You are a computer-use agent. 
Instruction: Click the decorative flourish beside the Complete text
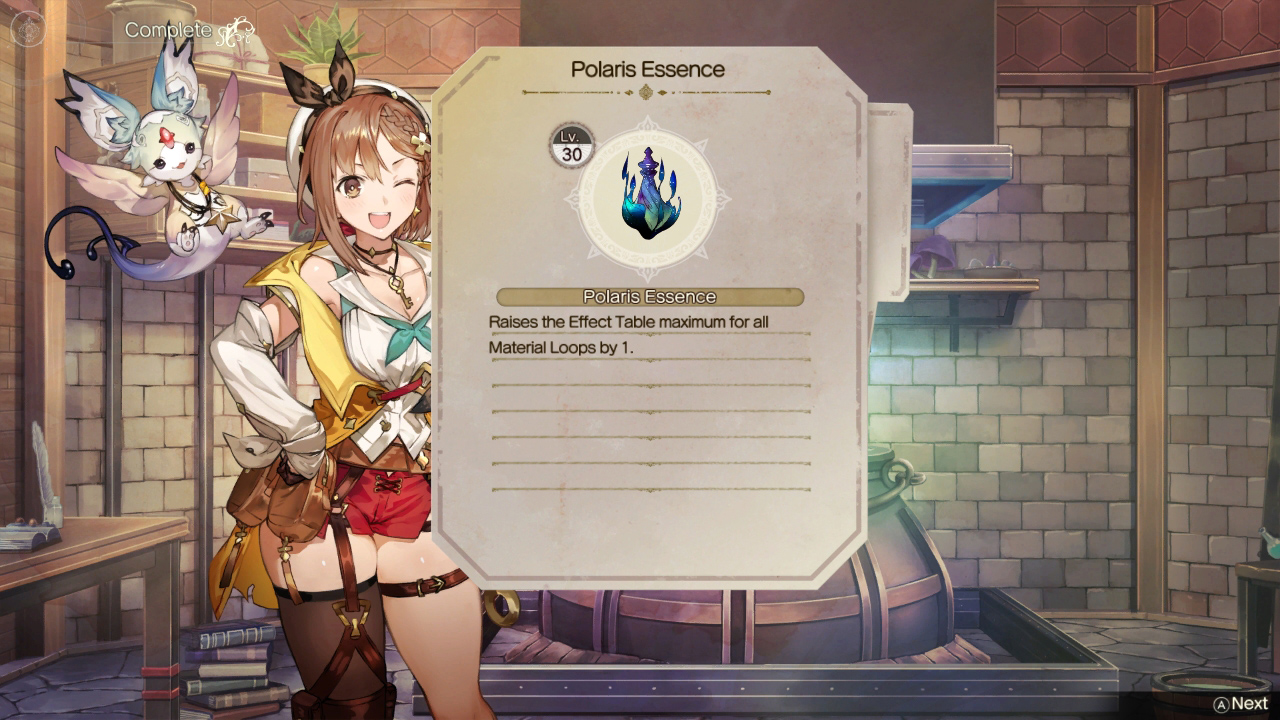(235, 30)
